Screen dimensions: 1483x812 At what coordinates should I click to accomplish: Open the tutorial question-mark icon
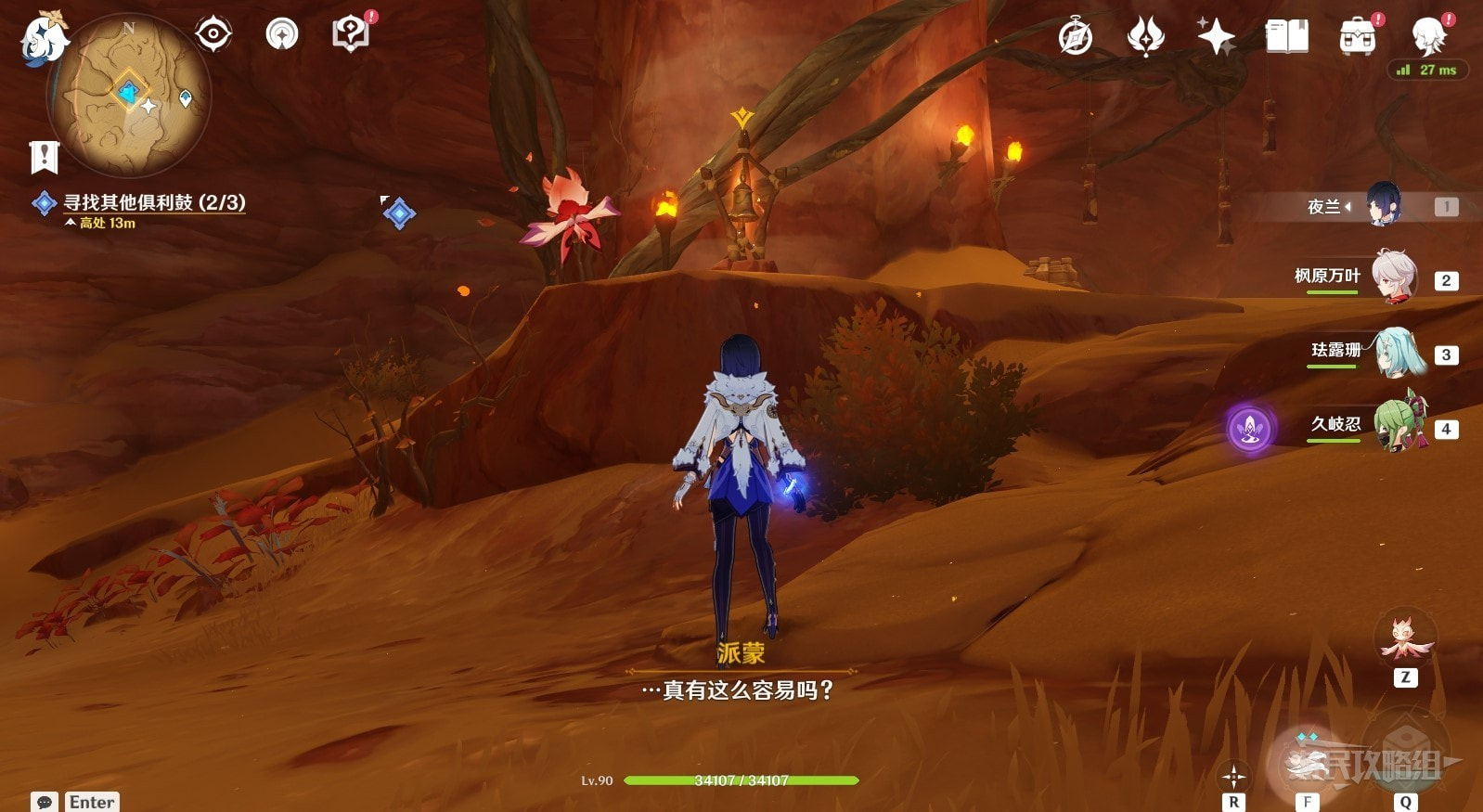[351, 34]
